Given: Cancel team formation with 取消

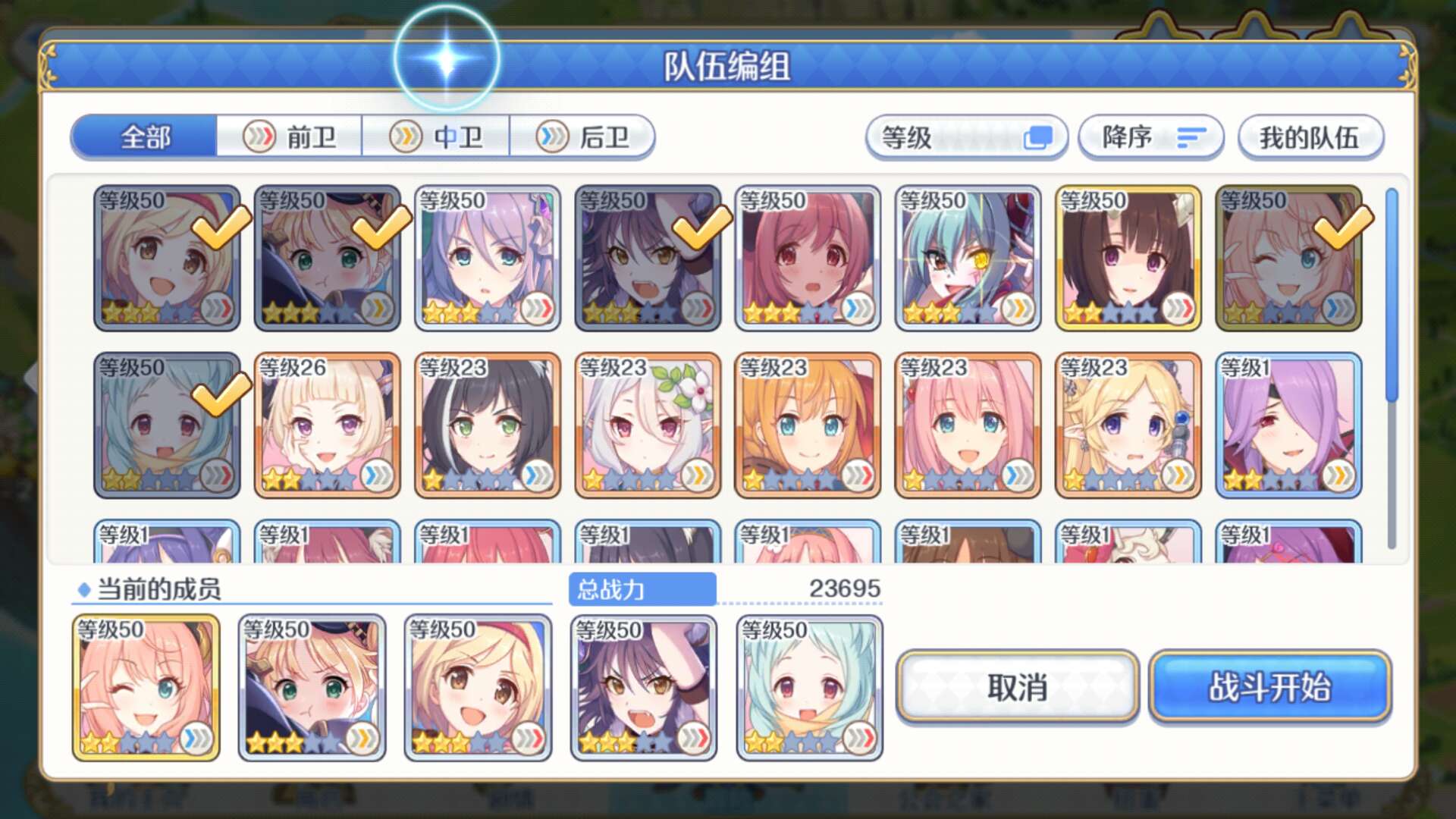Looking at the screenshot, I should (1017, 687).
